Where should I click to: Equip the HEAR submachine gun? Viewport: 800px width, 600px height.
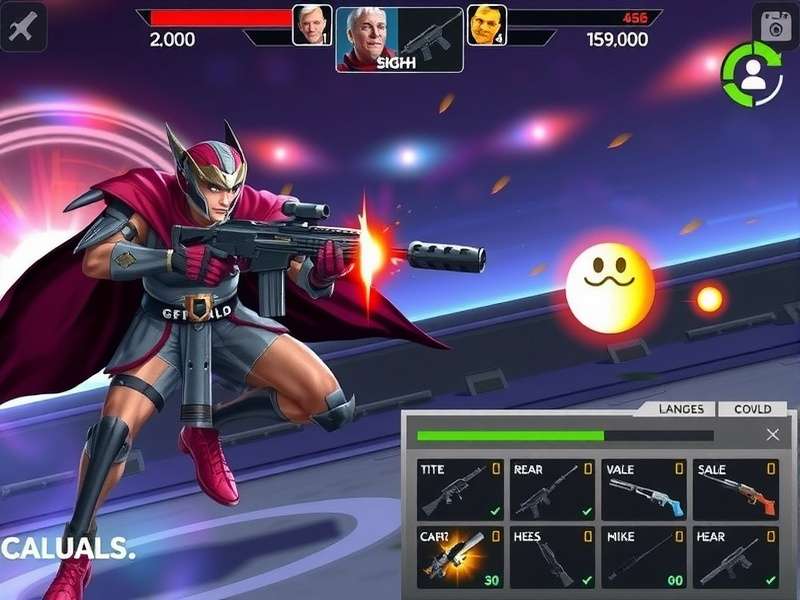click(737, 558)
